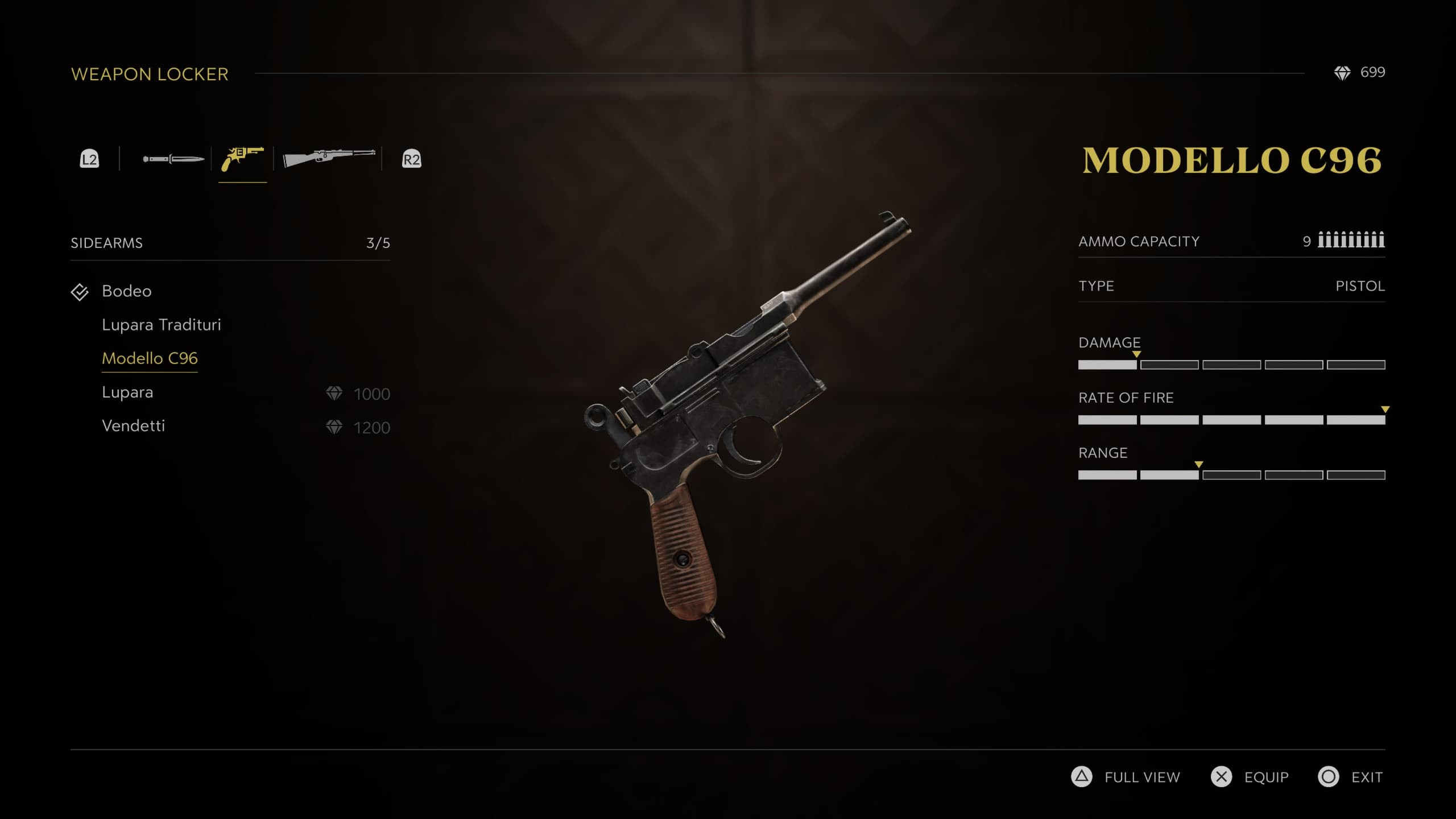This screenshot has height=819, width=1456.
Task: Switch to the knife weapons tab
Action: tap(173, 159)
